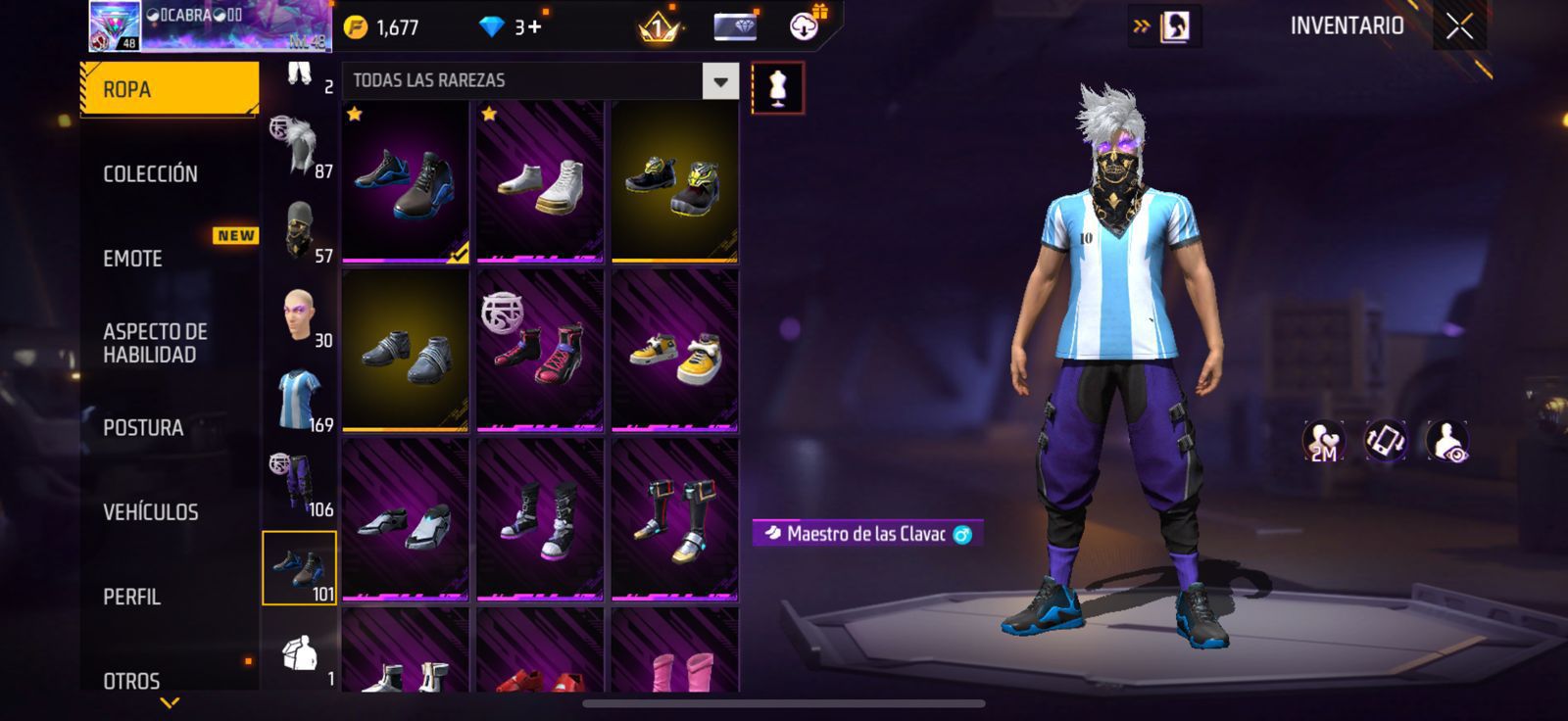1568x721 pixels.
Task: Select the Maestro de las Clavac title
Action: tap(866, 534)
